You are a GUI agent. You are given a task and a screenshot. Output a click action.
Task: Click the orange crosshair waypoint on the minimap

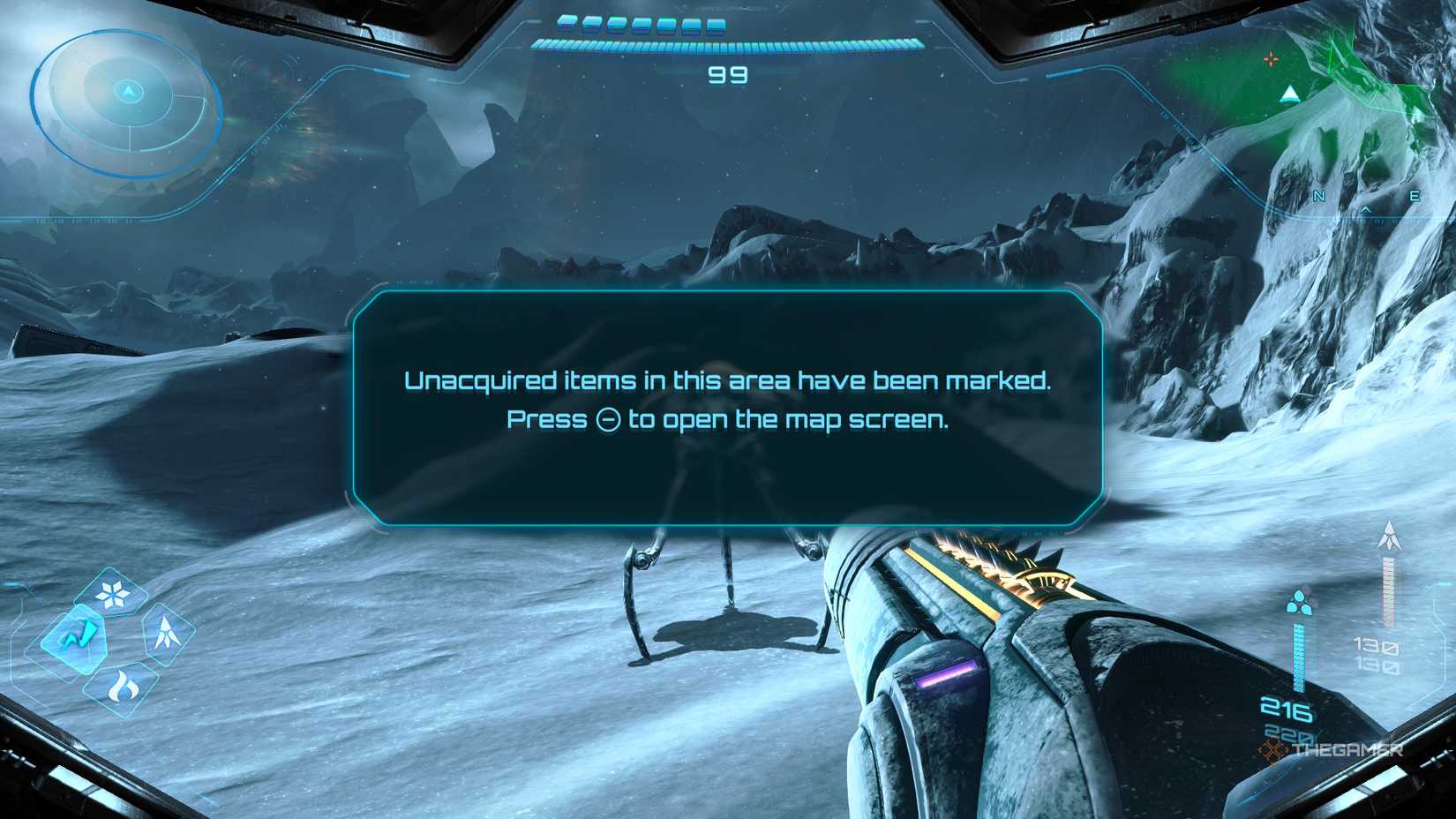click(x=1271, y=58)
